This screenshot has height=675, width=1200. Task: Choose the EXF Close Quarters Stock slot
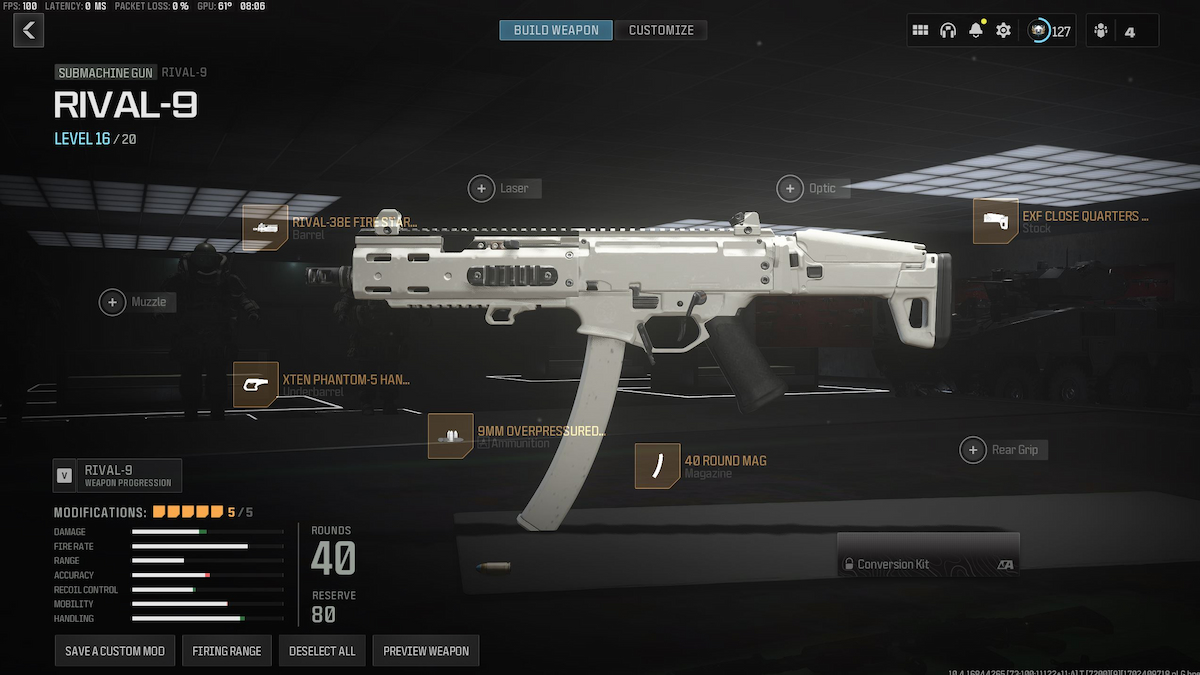[x=996, y=221]
